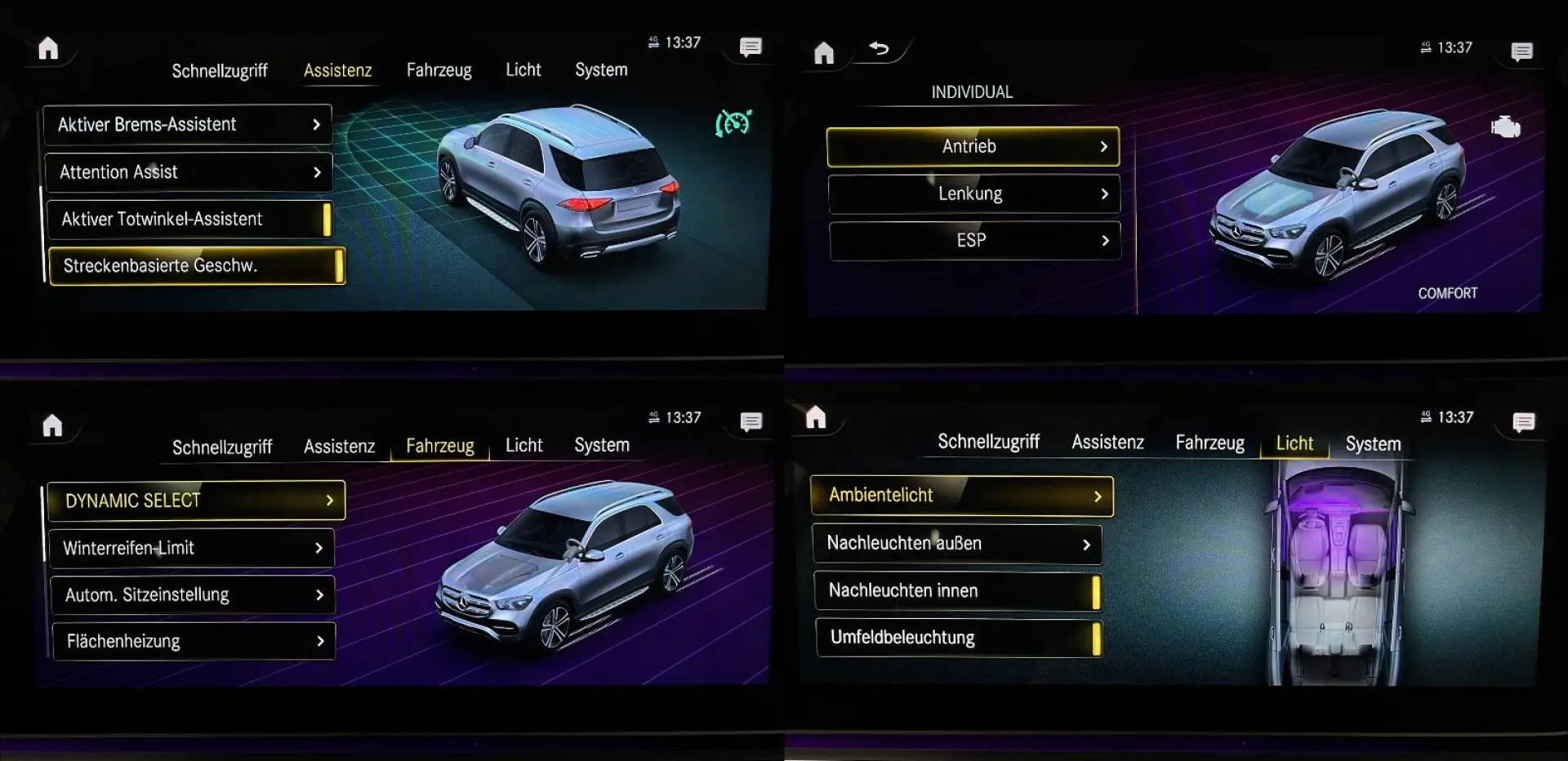Toggle Aktiver Totwinkel-Assistent on
The height and width of the screenshot is (761, 1568).
click(189, 219)
